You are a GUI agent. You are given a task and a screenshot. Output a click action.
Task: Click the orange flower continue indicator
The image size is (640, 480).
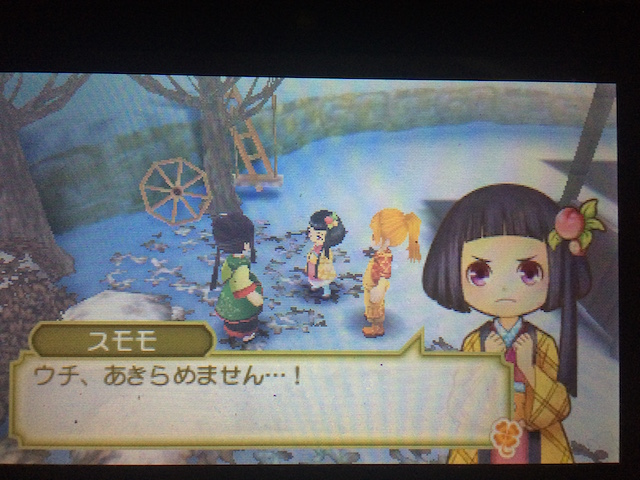pyautogui.click(x=506, y=435)
